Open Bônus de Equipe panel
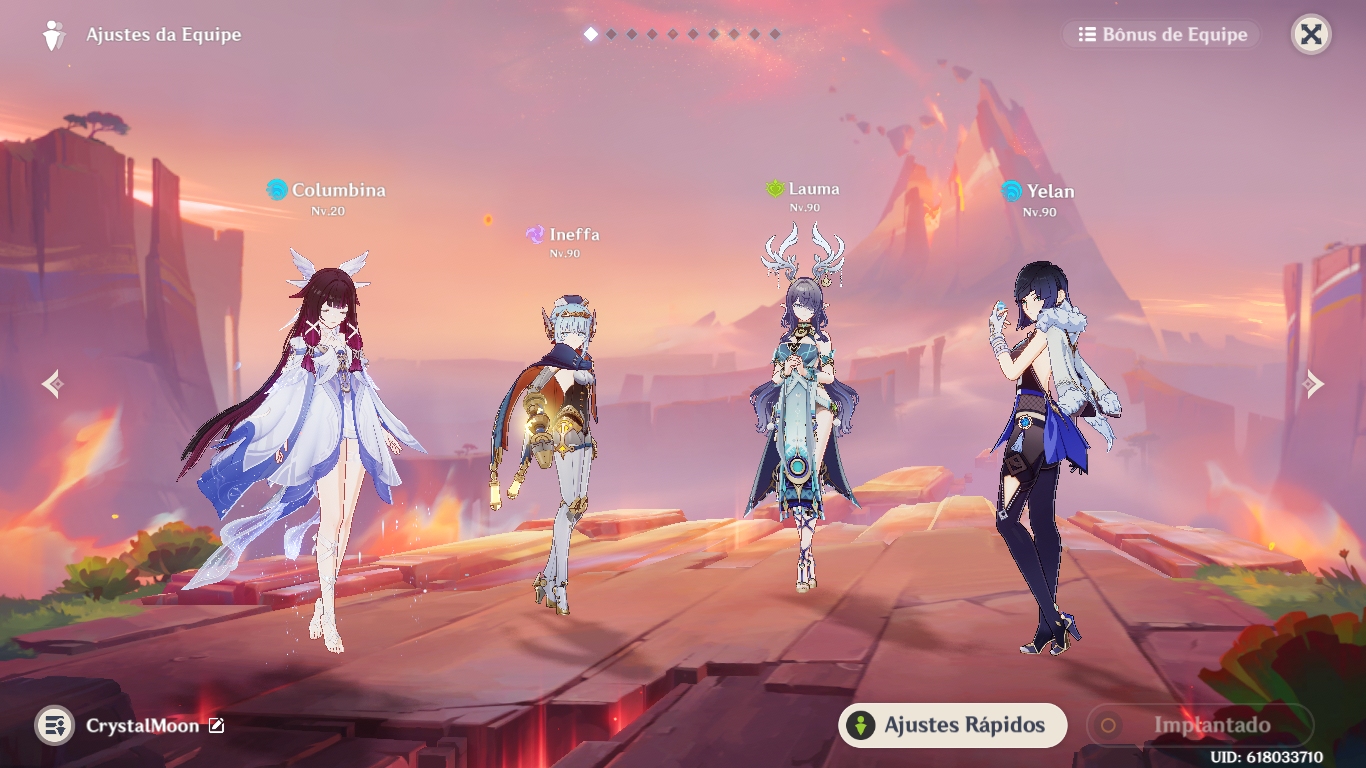The height and width of the screenshot is (768, 1366). point(1162,35)
